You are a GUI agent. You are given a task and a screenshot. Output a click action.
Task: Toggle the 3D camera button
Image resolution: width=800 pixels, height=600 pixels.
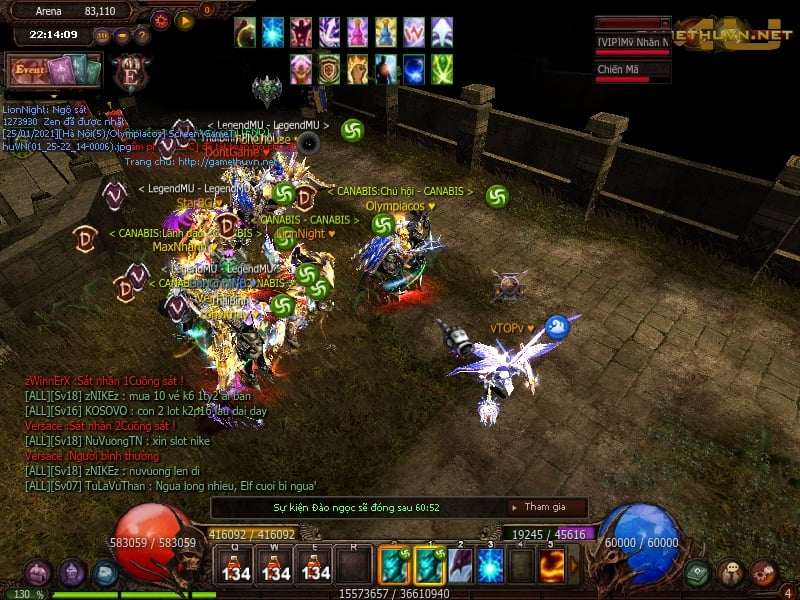[x=102, y=35]
